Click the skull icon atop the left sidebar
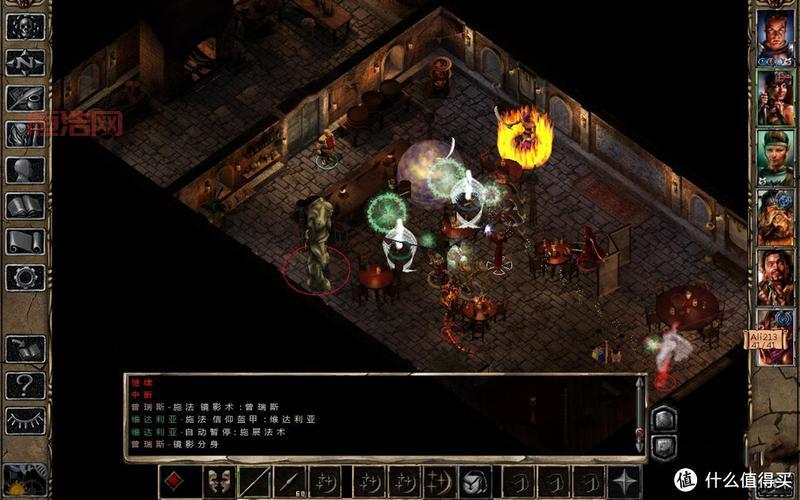The image size is (800, 500). (25, 26)
